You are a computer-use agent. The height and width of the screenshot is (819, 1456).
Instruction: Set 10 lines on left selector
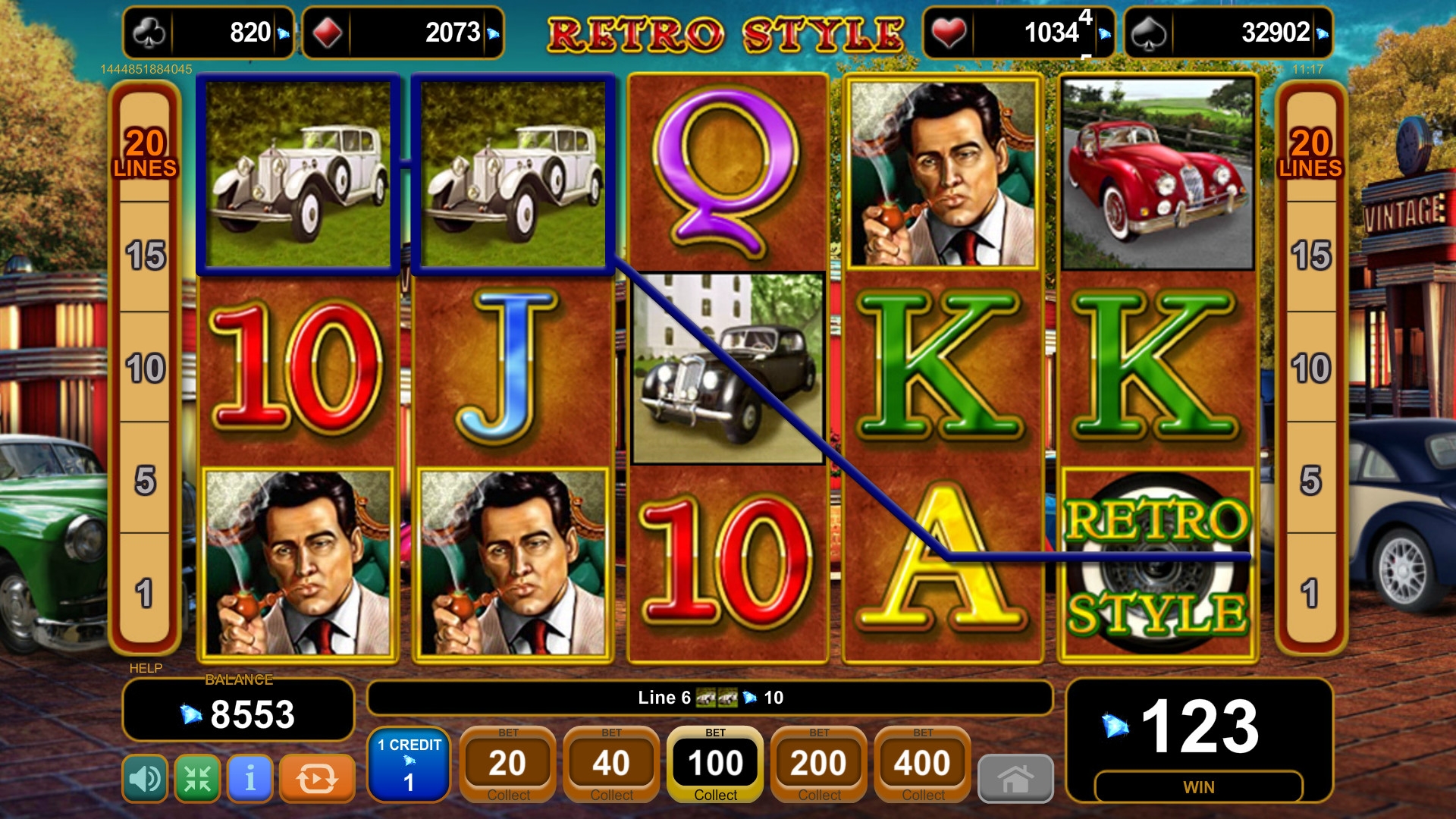pos(145,368)
